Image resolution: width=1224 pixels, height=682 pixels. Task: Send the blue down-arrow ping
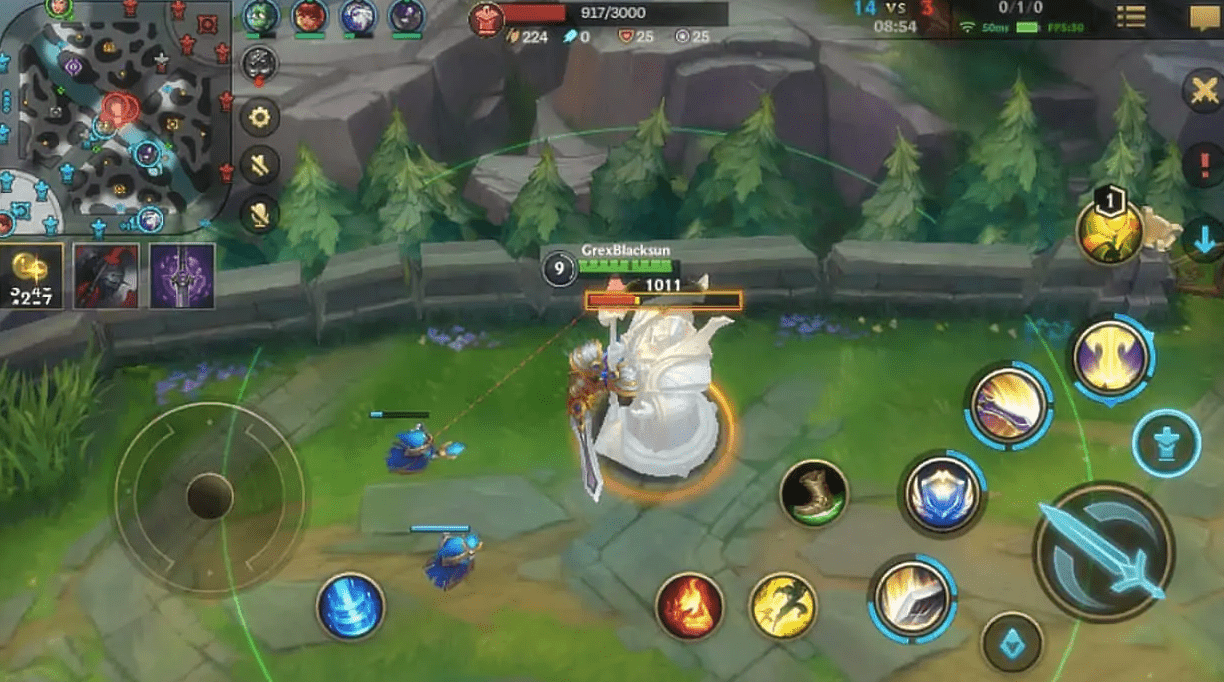pyautogui.click(x=1202, y=240)
